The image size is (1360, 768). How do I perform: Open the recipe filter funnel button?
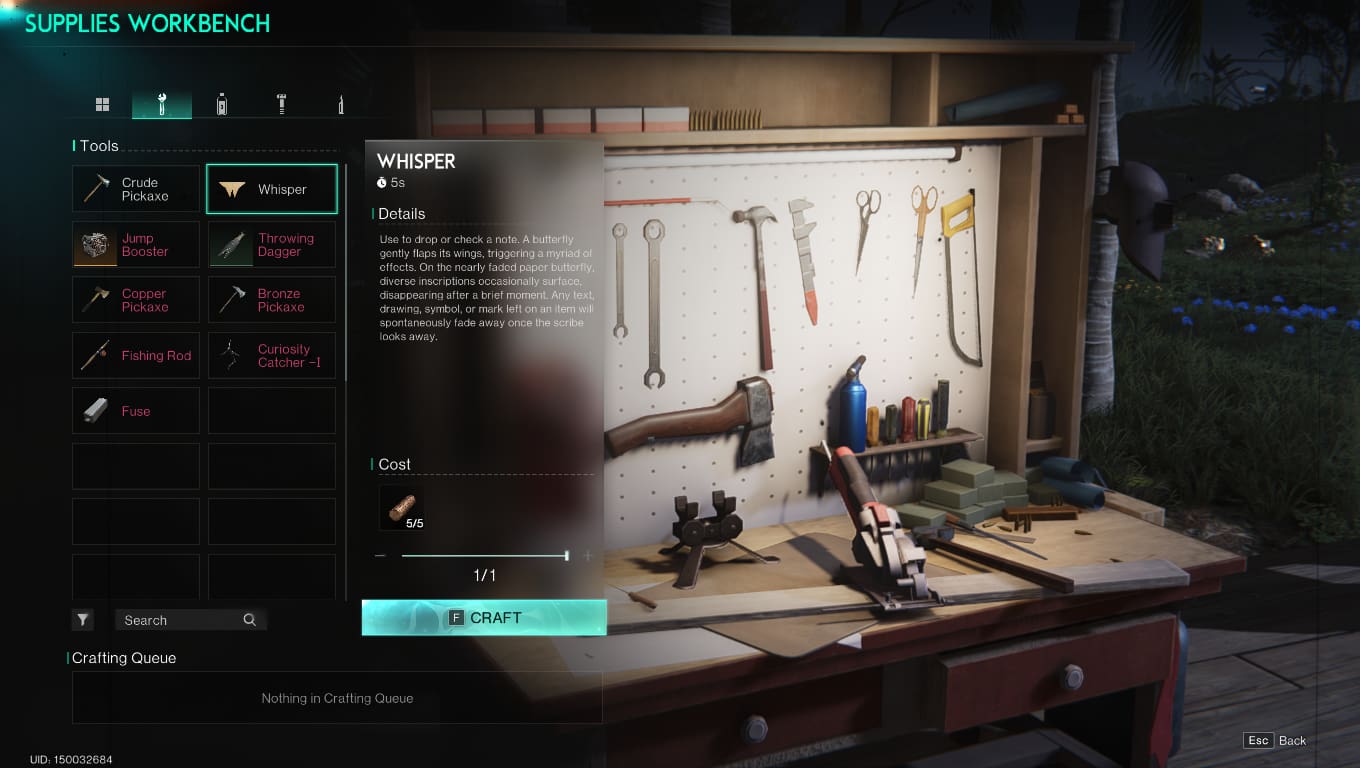click(83, 620)
